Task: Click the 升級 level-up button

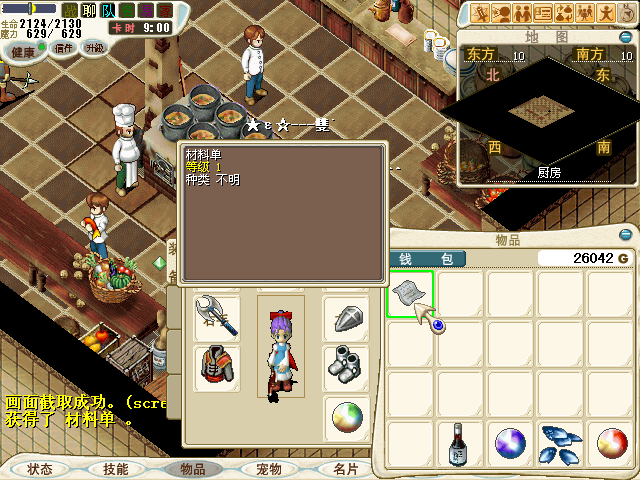Action: [95, 48]
